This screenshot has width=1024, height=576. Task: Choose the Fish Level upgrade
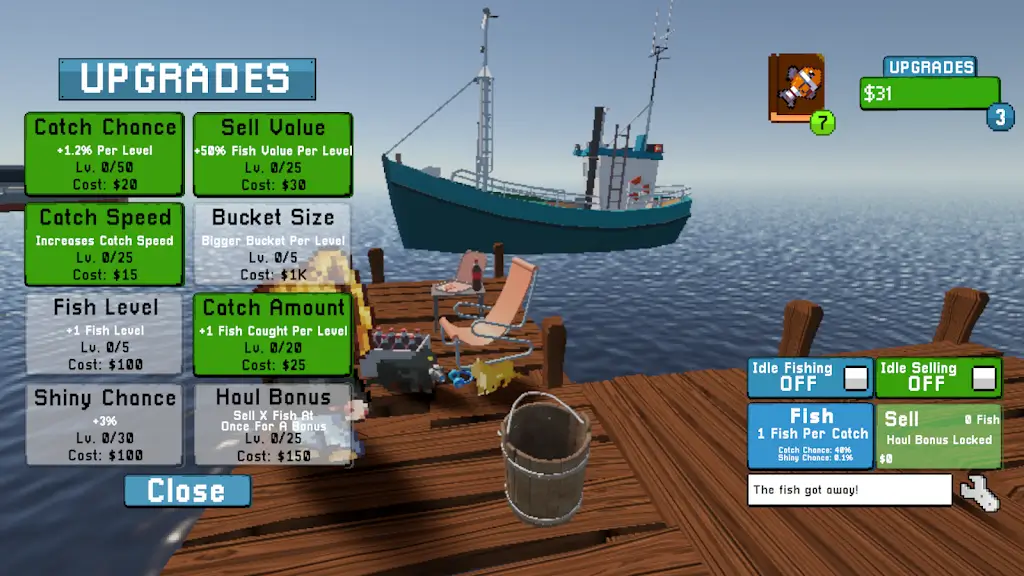[x=104, y=334]
